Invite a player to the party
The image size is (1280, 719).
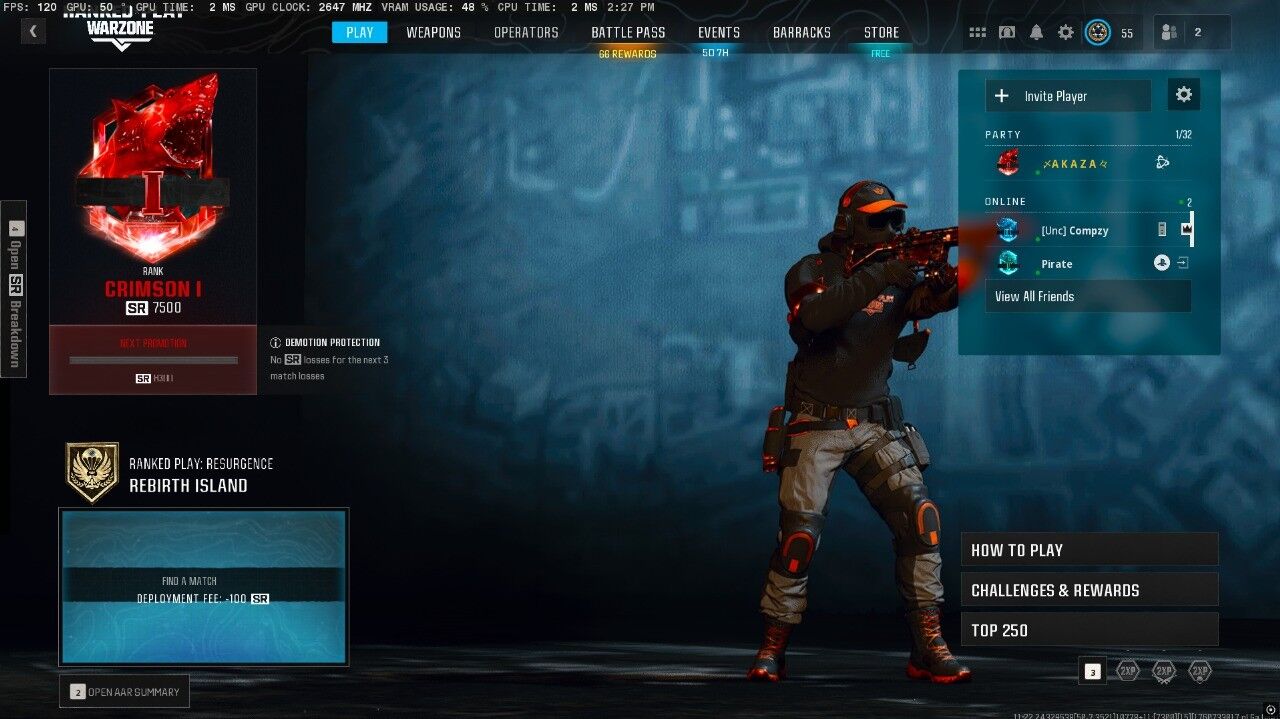(1067, 96)
